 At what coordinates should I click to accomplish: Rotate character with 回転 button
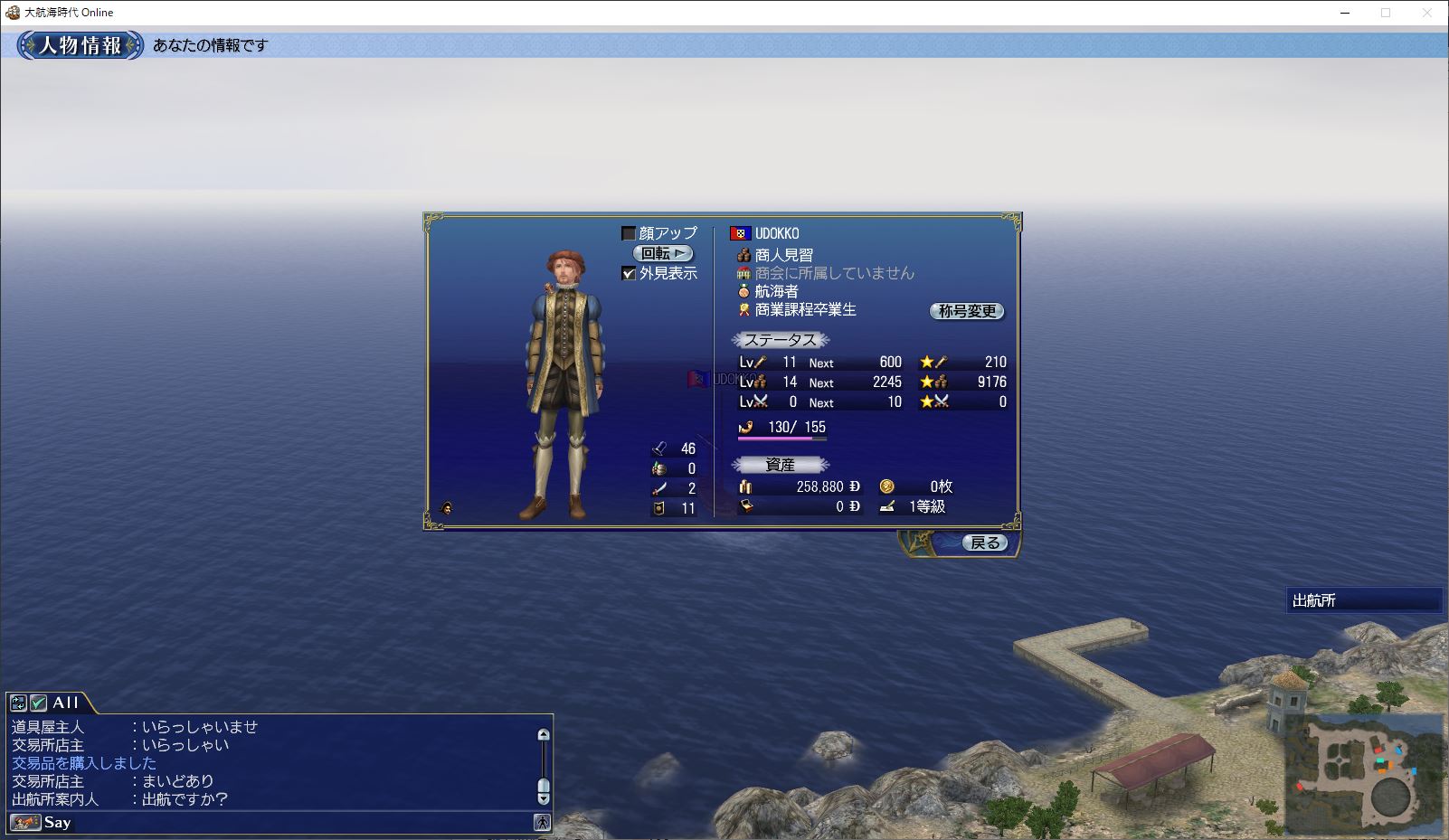click(663, 254)
